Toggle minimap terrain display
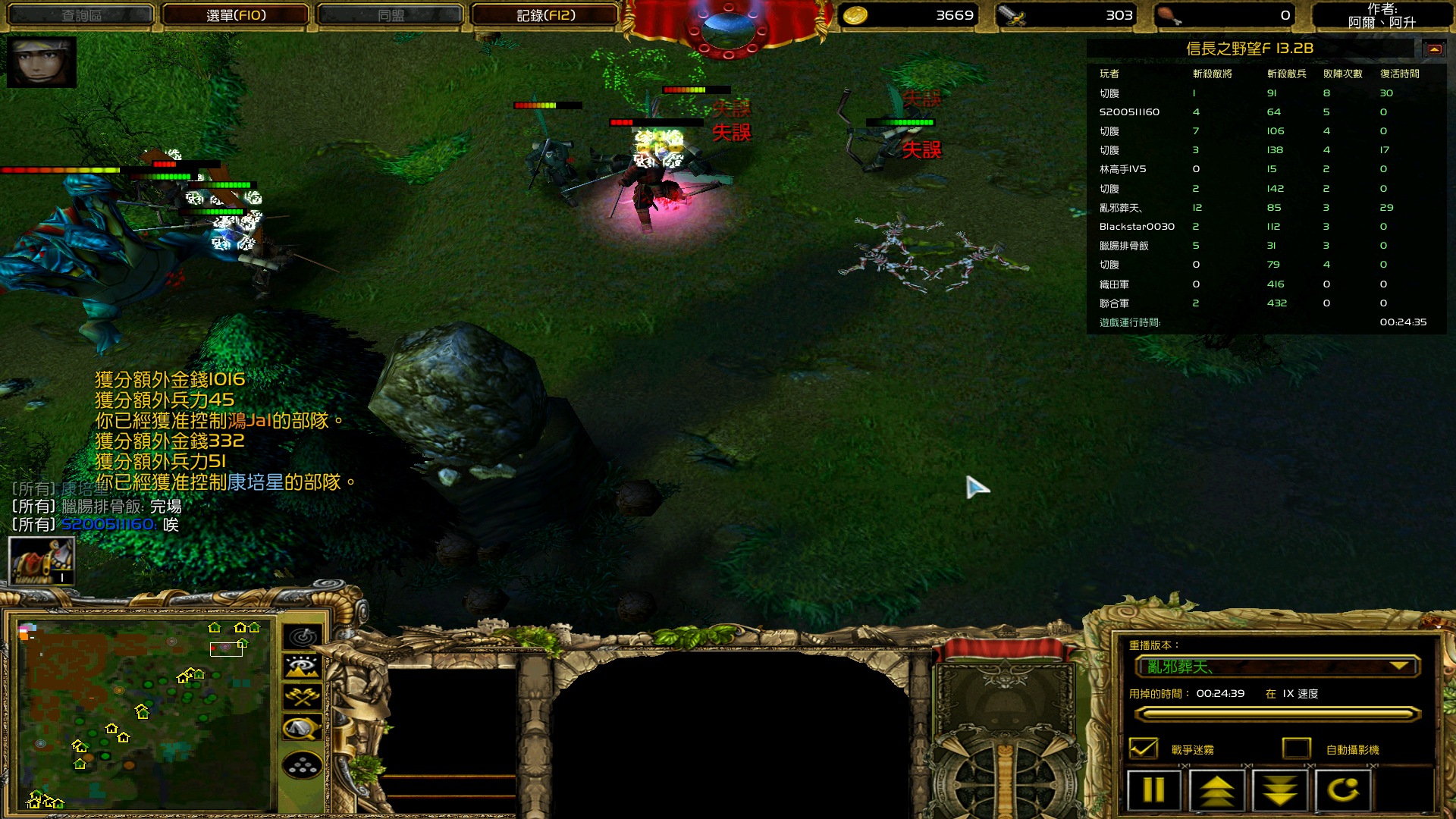This screenshot has width=1456, height=819. [303, 667]
